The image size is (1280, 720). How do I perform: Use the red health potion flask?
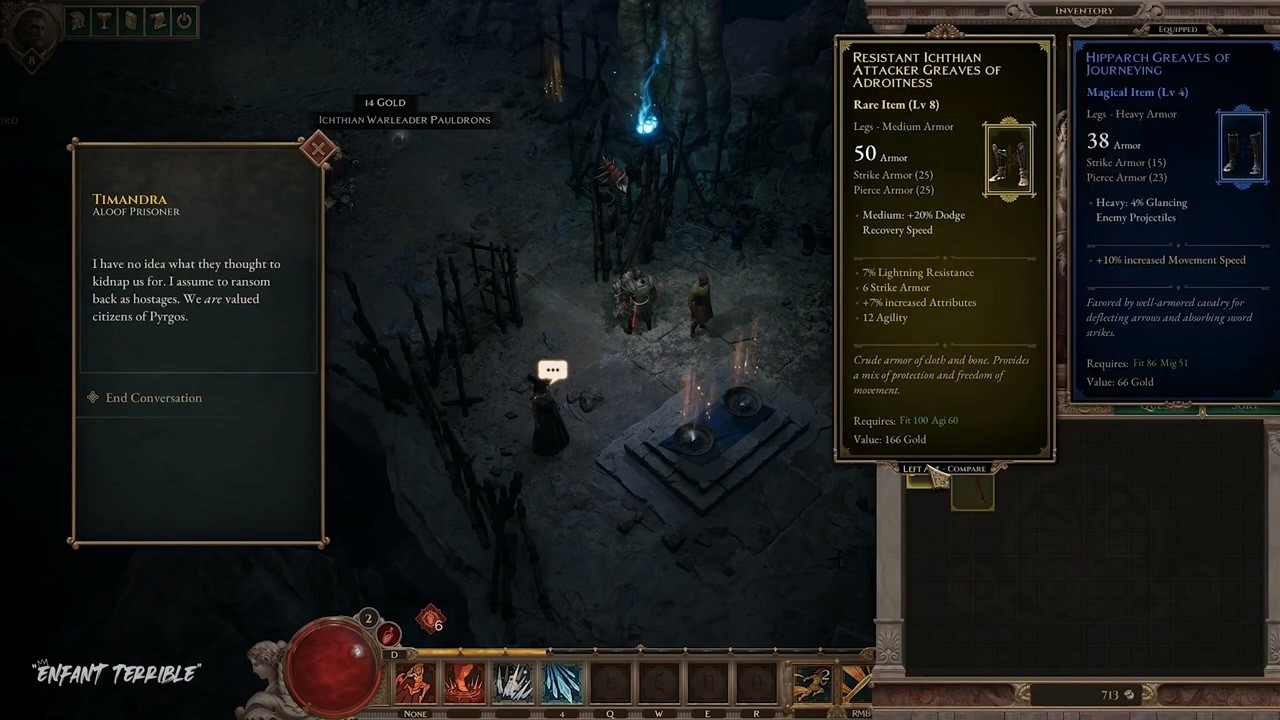389,634
